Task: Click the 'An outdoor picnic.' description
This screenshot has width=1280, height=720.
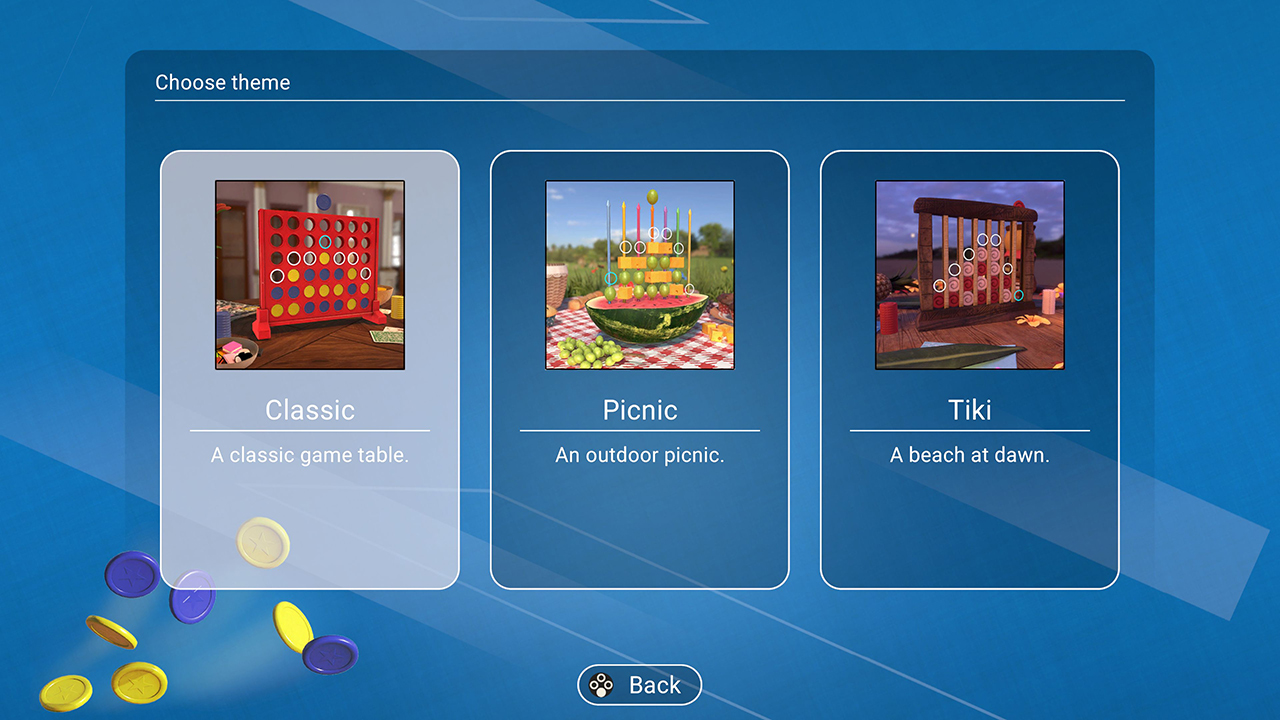Action: [640, 455]
